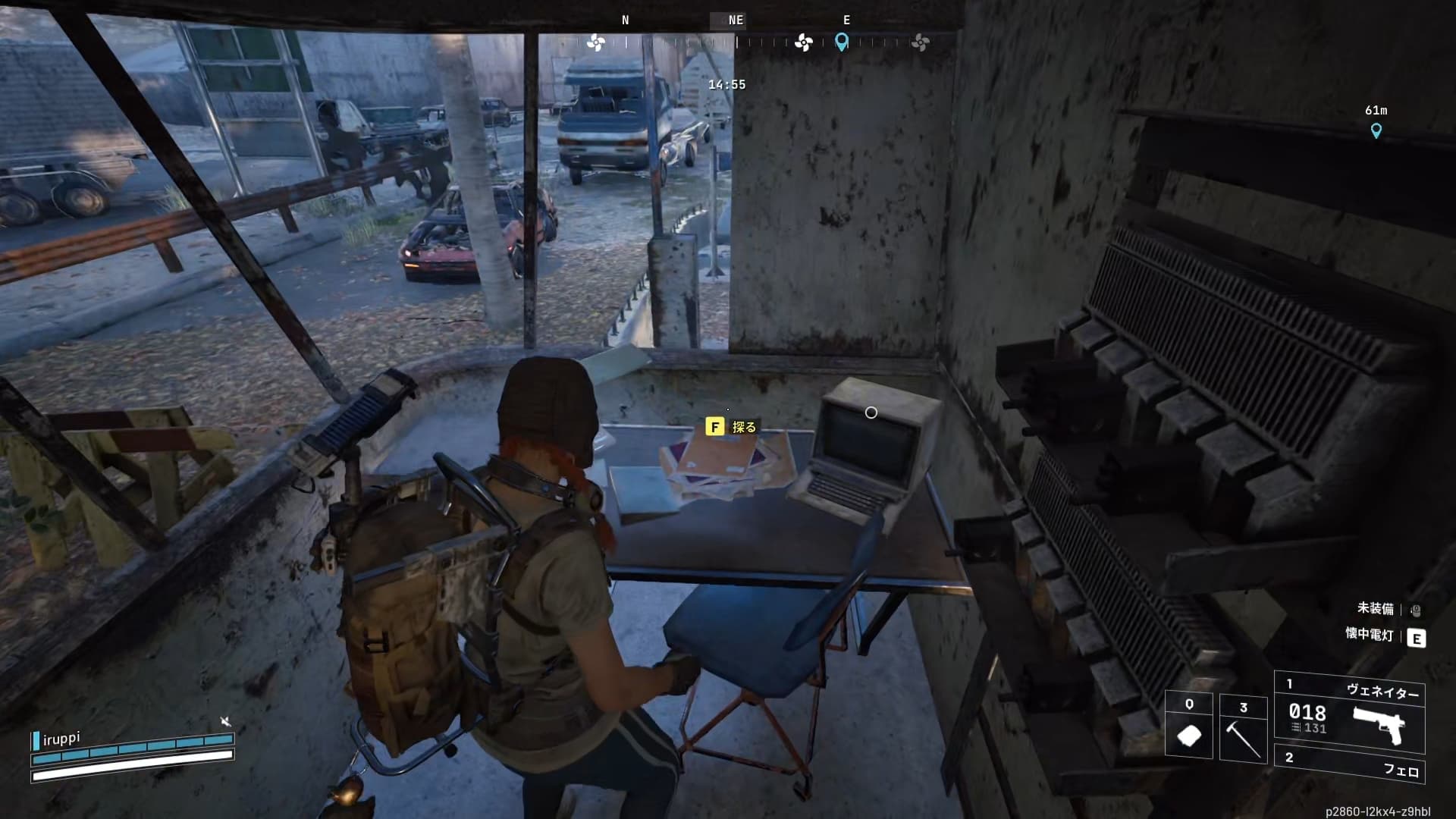Click the iruppi player nameplate
This screenshot has width=1456, height=819.
(61, 739)
